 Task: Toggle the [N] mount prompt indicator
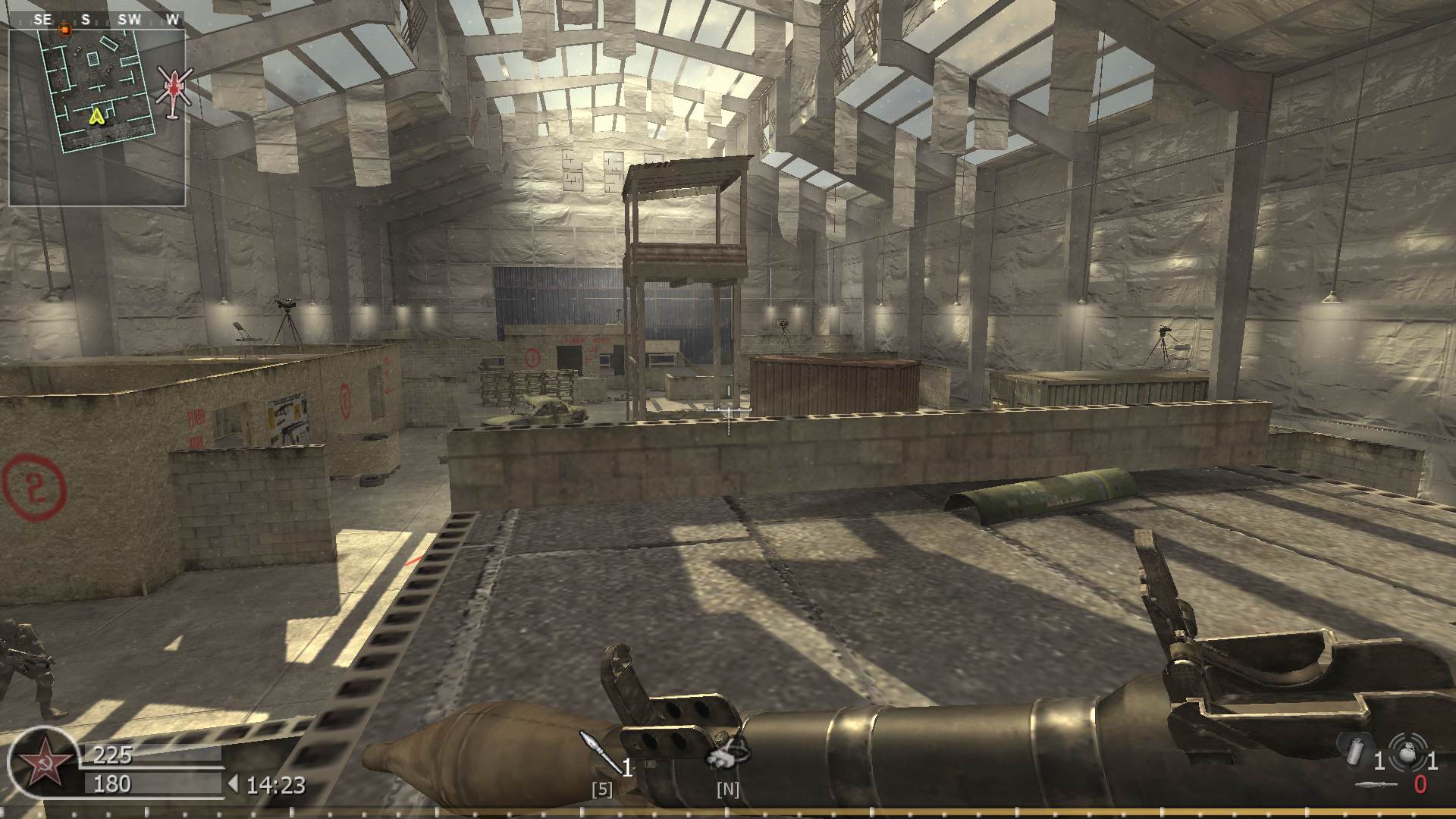coord(726,789)
